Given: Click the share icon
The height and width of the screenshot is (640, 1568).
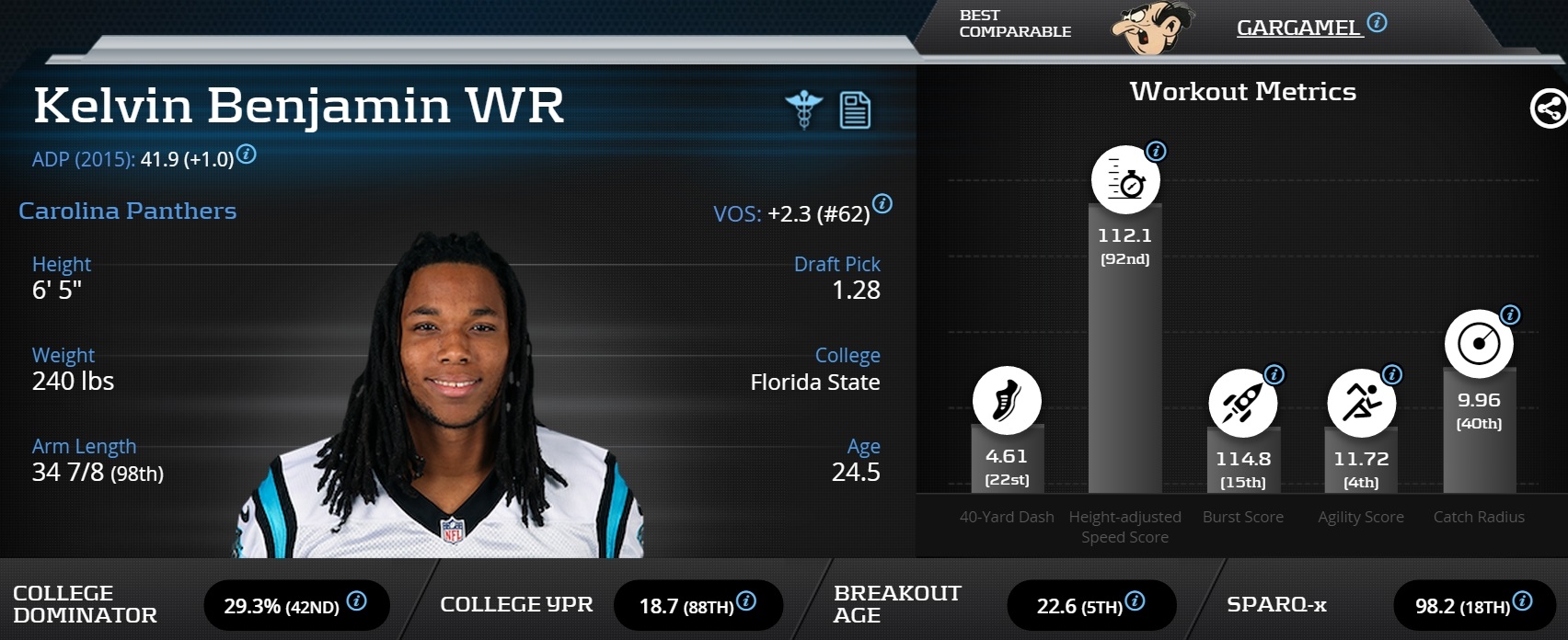Looking at the screenshot, I should point(1549,109).
